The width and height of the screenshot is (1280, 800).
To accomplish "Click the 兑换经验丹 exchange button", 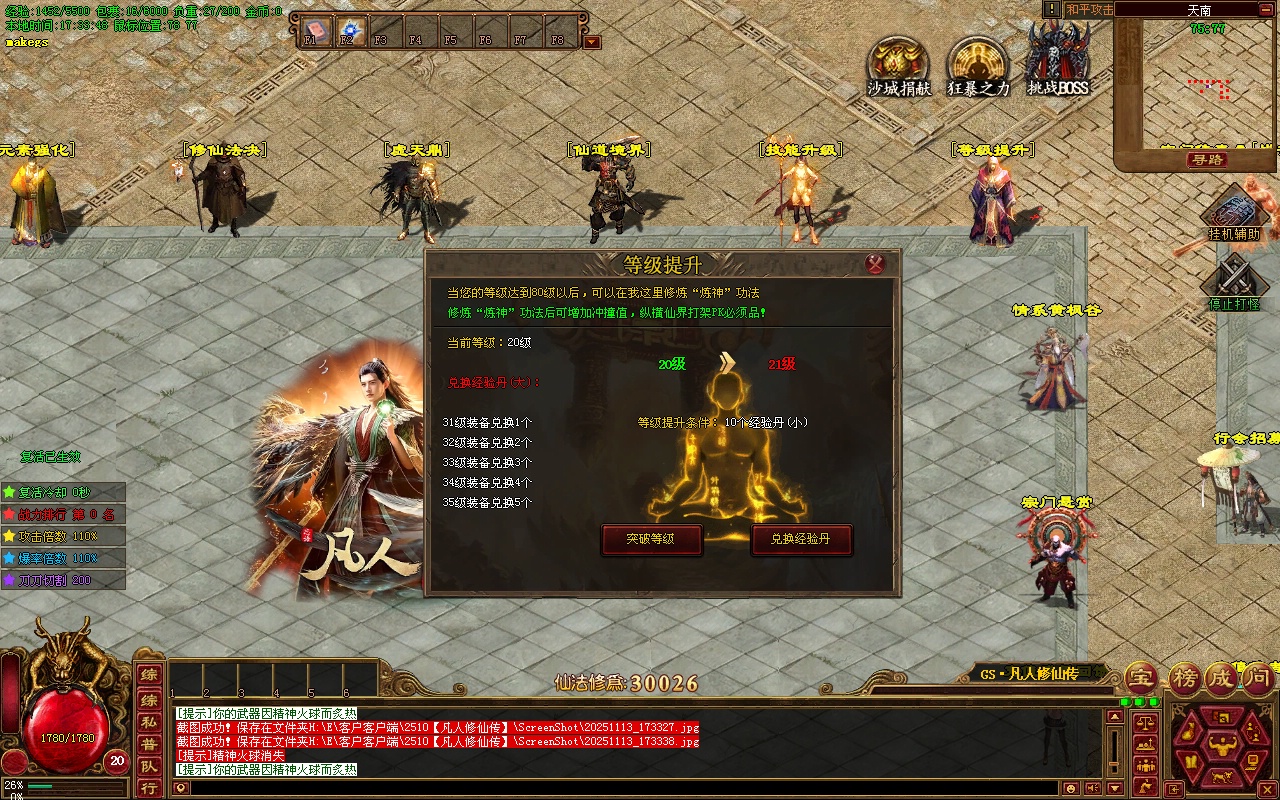I will point(801,540).
